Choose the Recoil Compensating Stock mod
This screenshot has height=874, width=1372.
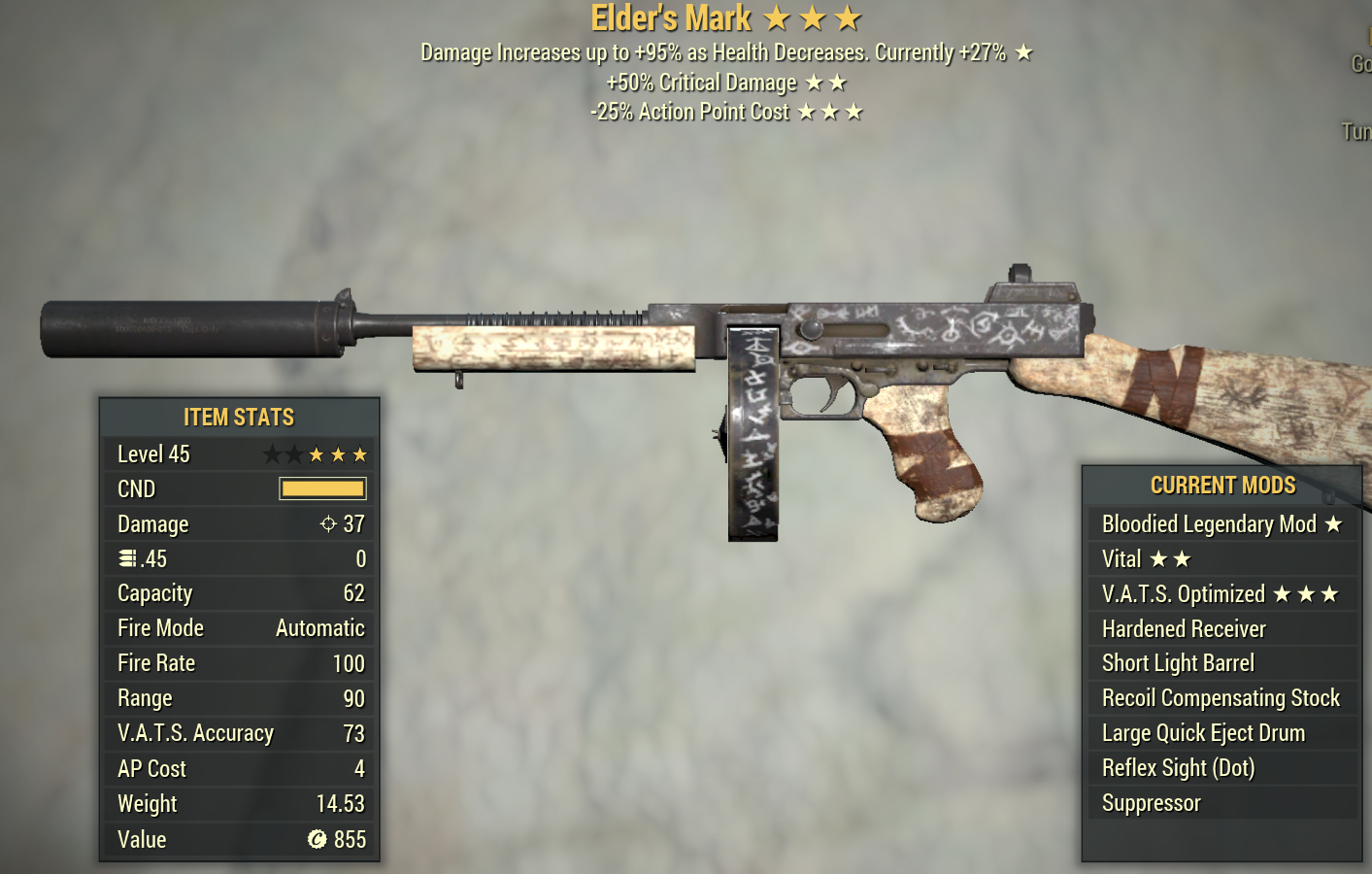tap(1221, 698)
